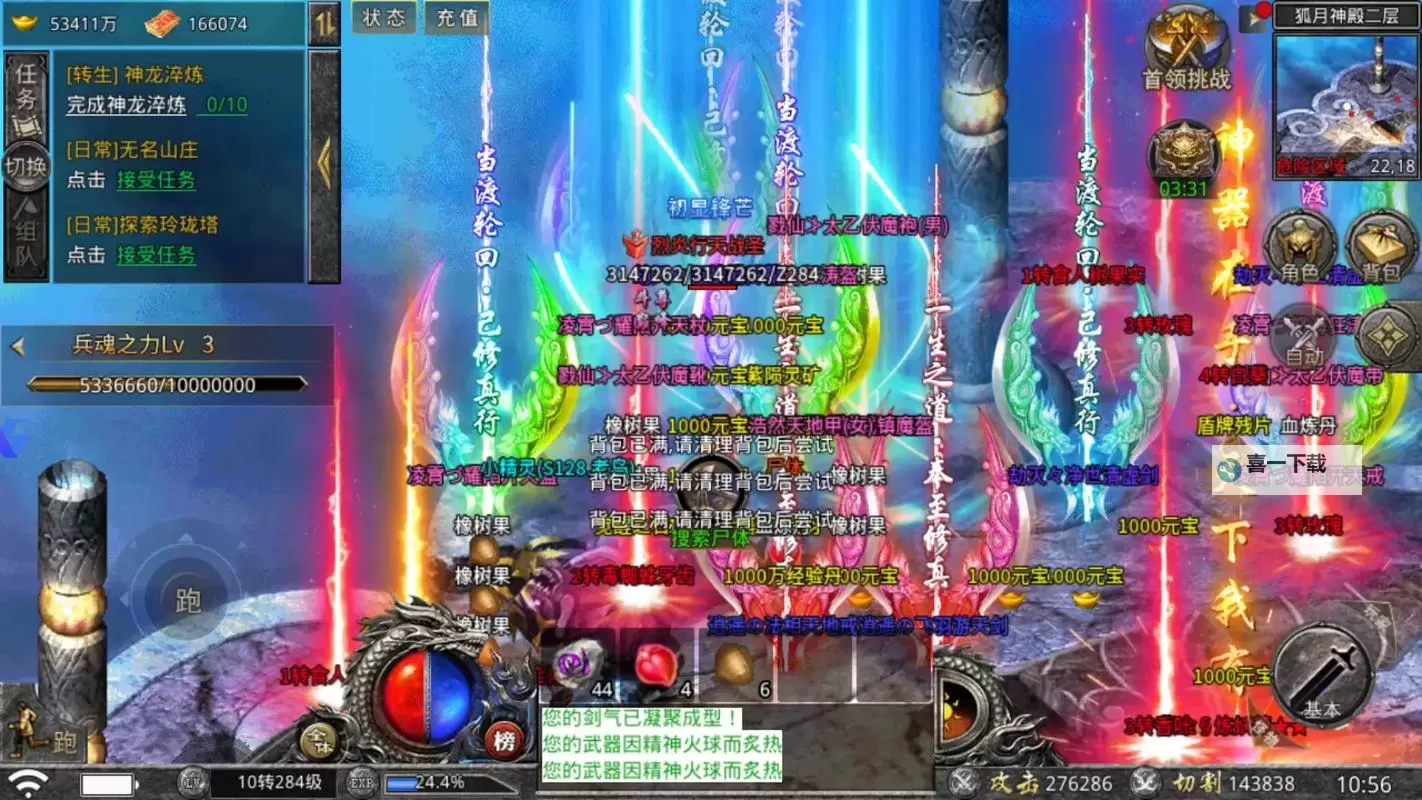The height and width of the screenshot is (800, 1422).
Task: Tap the 充值 recharge button
Action: point(458,18)
